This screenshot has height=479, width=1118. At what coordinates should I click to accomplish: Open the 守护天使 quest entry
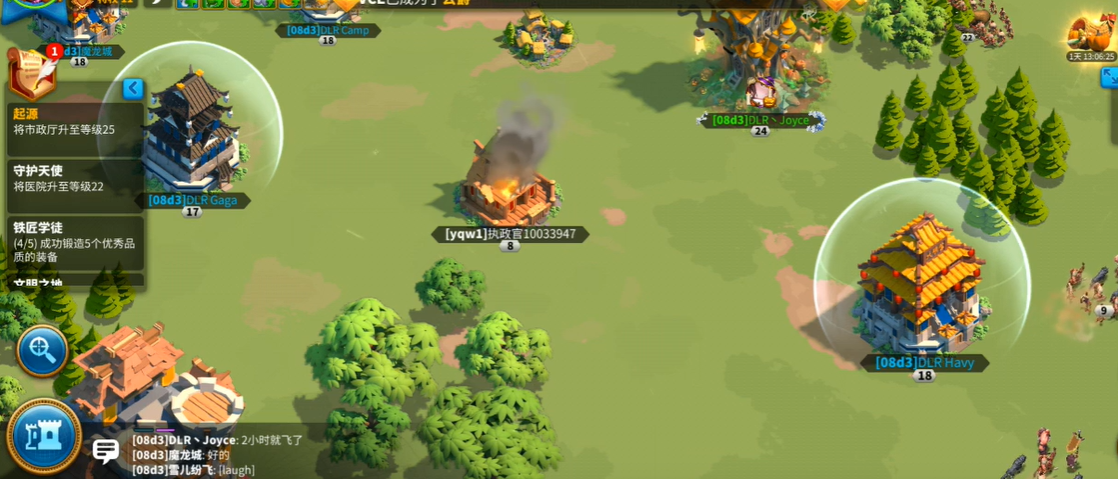[75, 179]
